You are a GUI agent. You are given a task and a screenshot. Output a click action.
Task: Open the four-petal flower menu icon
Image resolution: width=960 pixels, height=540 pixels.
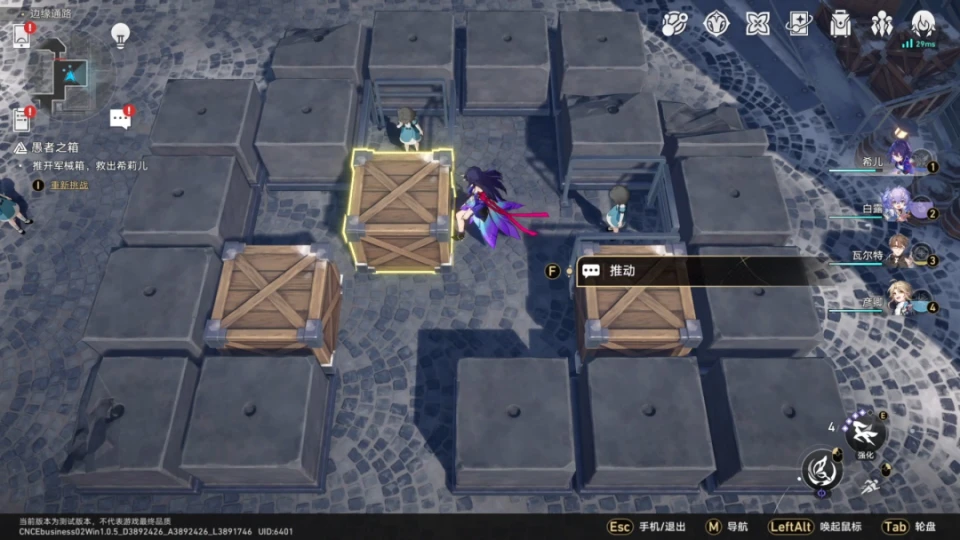tap(758, 23)
